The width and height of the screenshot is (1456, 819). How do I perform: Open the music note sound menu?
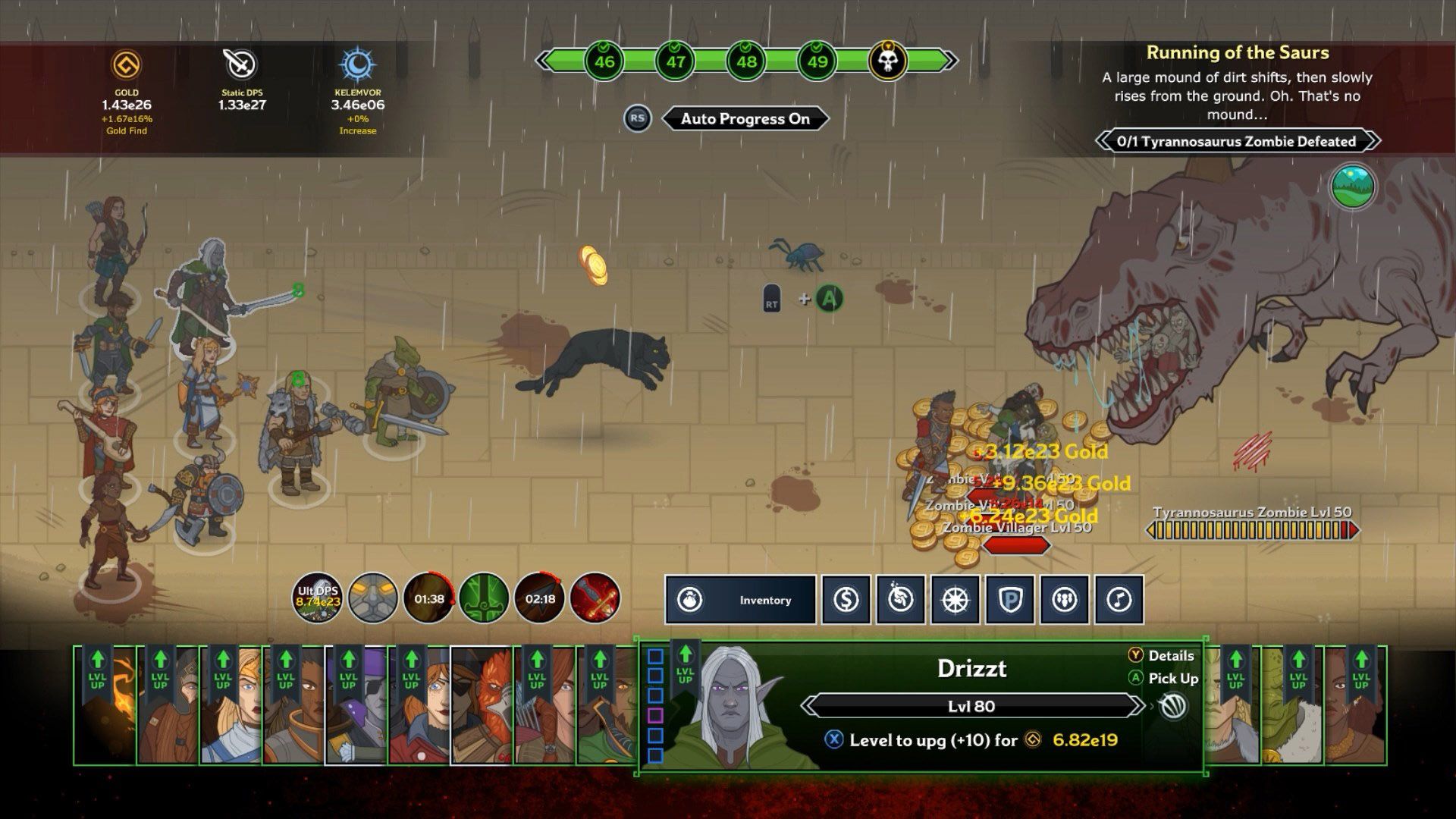tap(1119, 600)
